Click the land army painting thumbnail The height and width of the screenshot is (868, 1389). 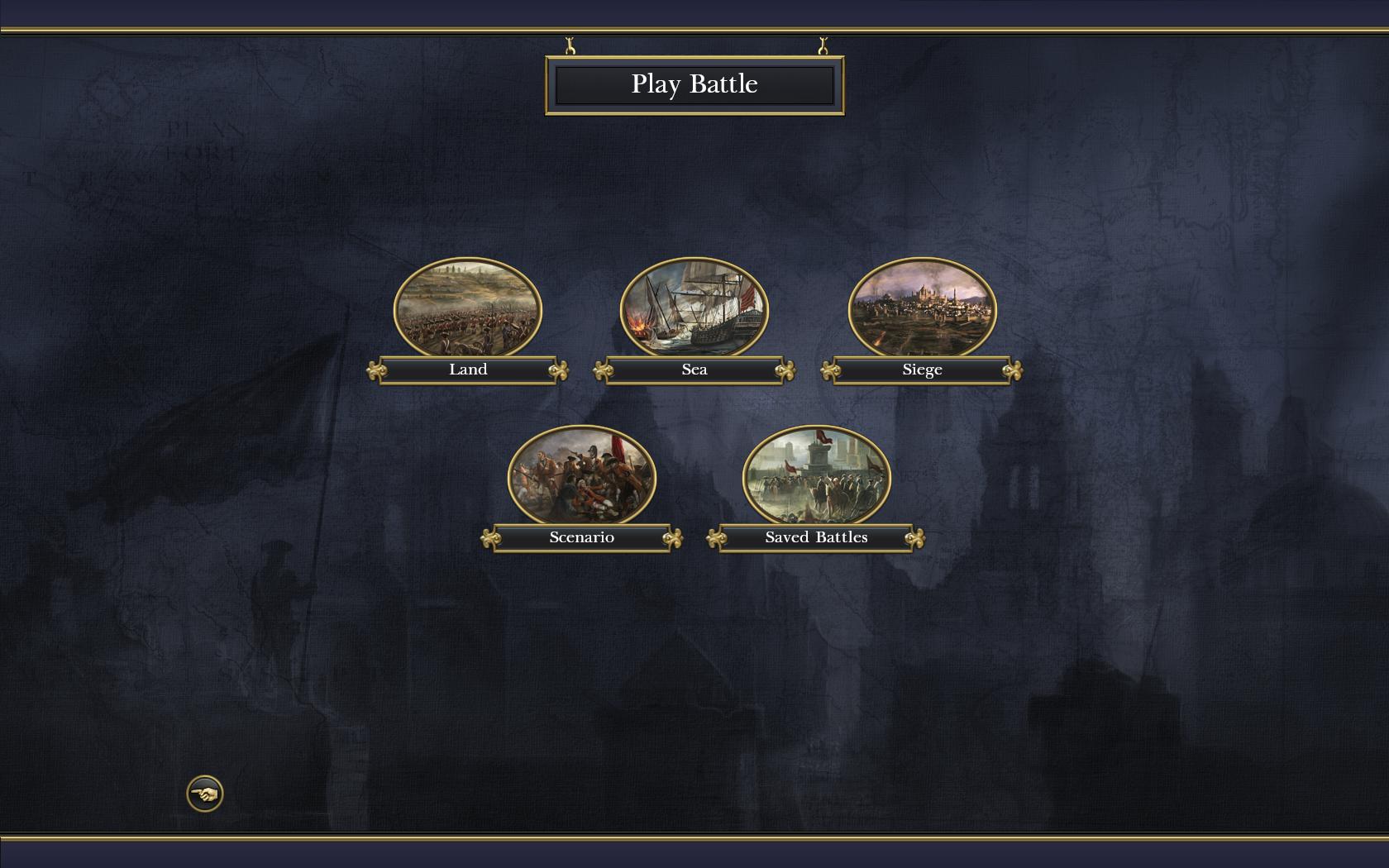pyautogui.click(x=468, y=307)
